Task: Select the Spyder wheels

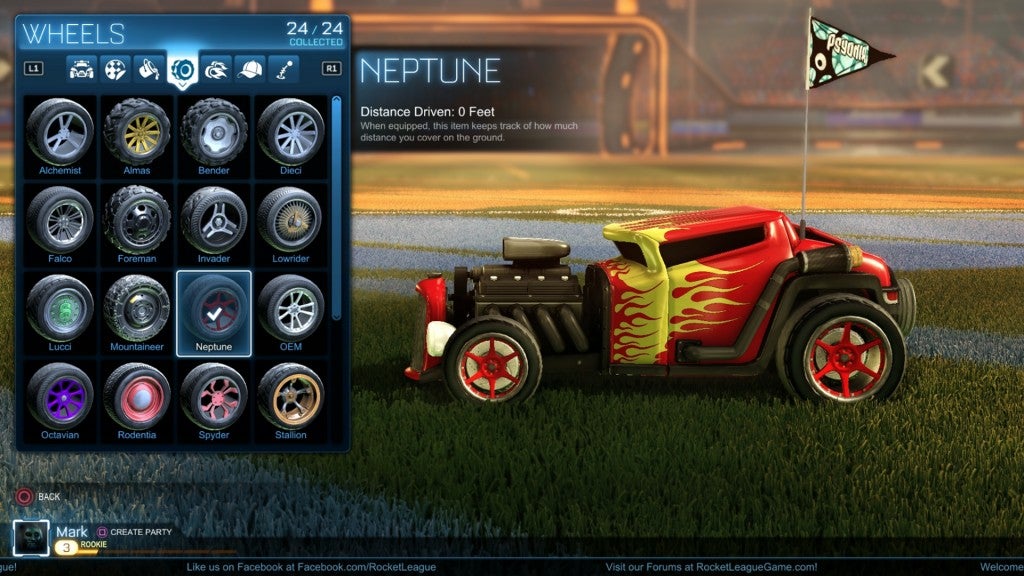Action: point(214,396)
